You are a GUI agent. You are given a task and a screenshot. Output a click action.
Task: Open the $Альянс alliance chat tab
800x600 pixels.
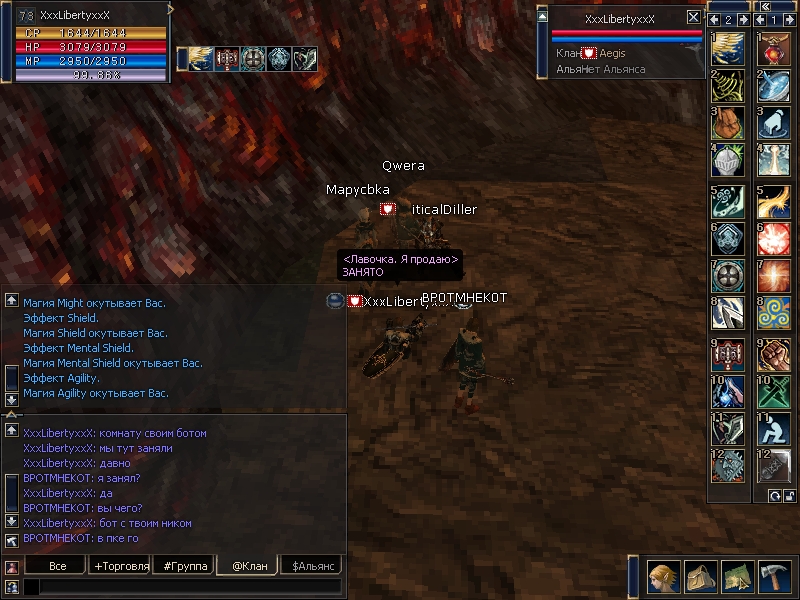point(311,566)
